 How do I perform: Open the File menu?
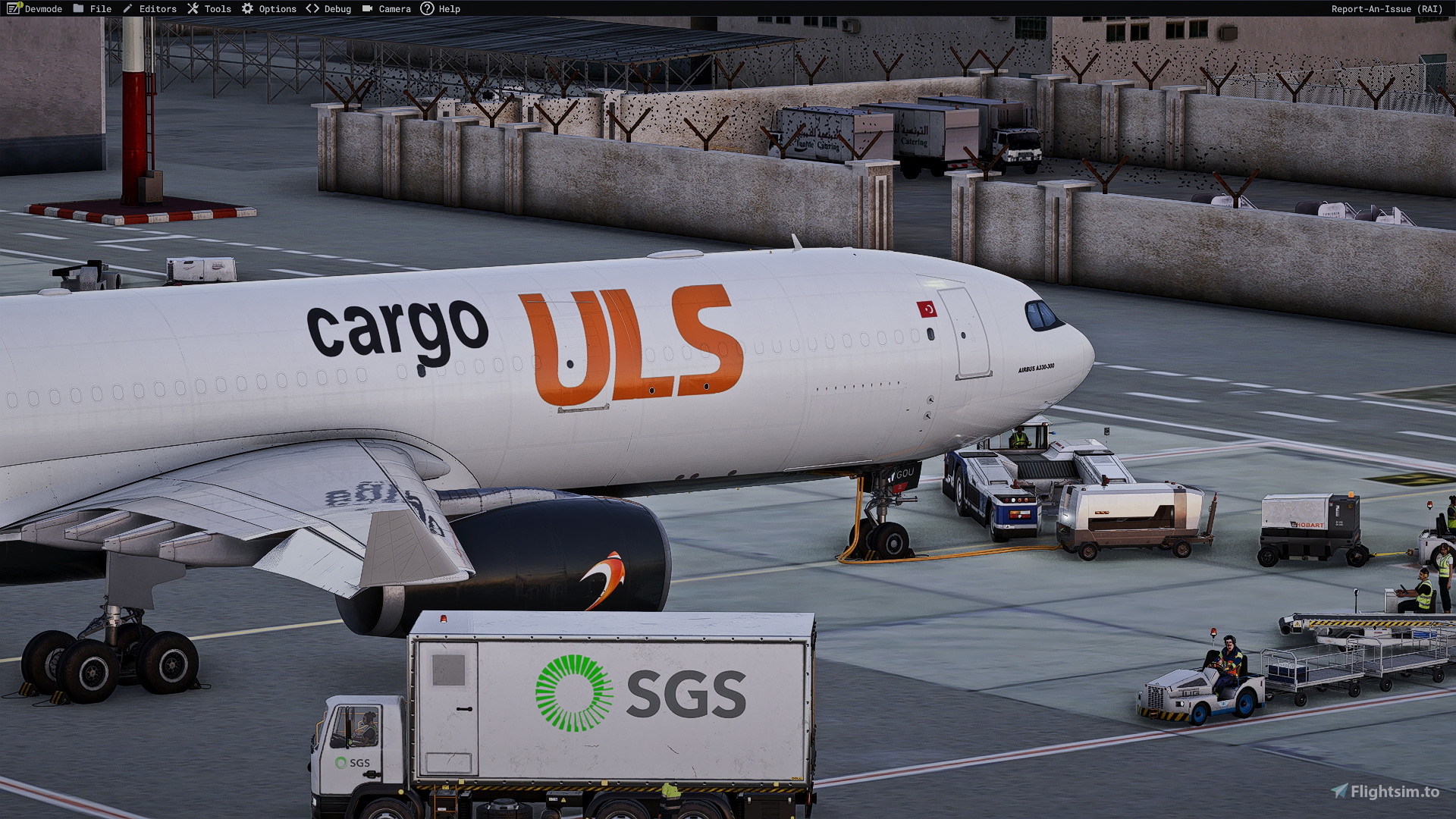tap(99, 8)
